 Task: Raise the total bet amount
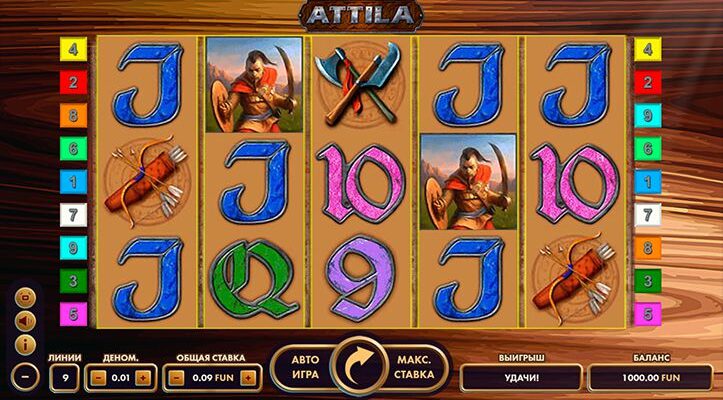[x=247, y=377]
